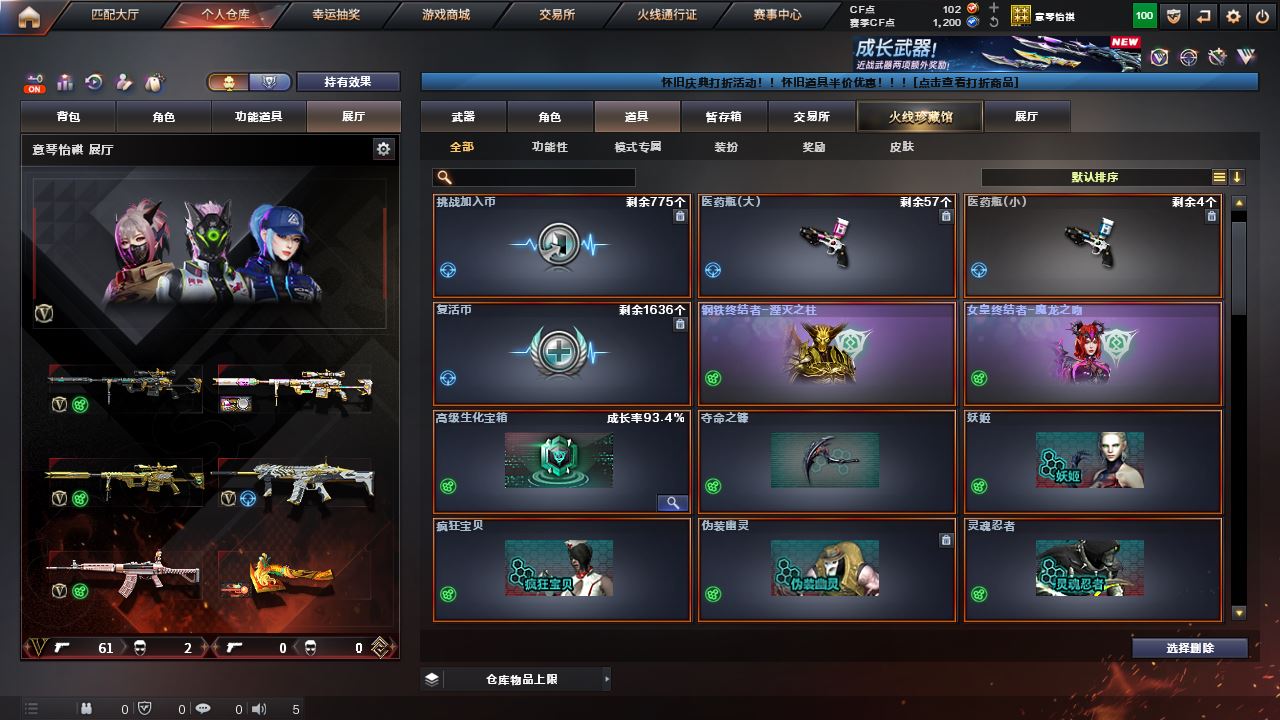The height and width of the screenshot is (720, 1280).
Task: Select the 复活币 revive coin item
Action: pos(561,353)
